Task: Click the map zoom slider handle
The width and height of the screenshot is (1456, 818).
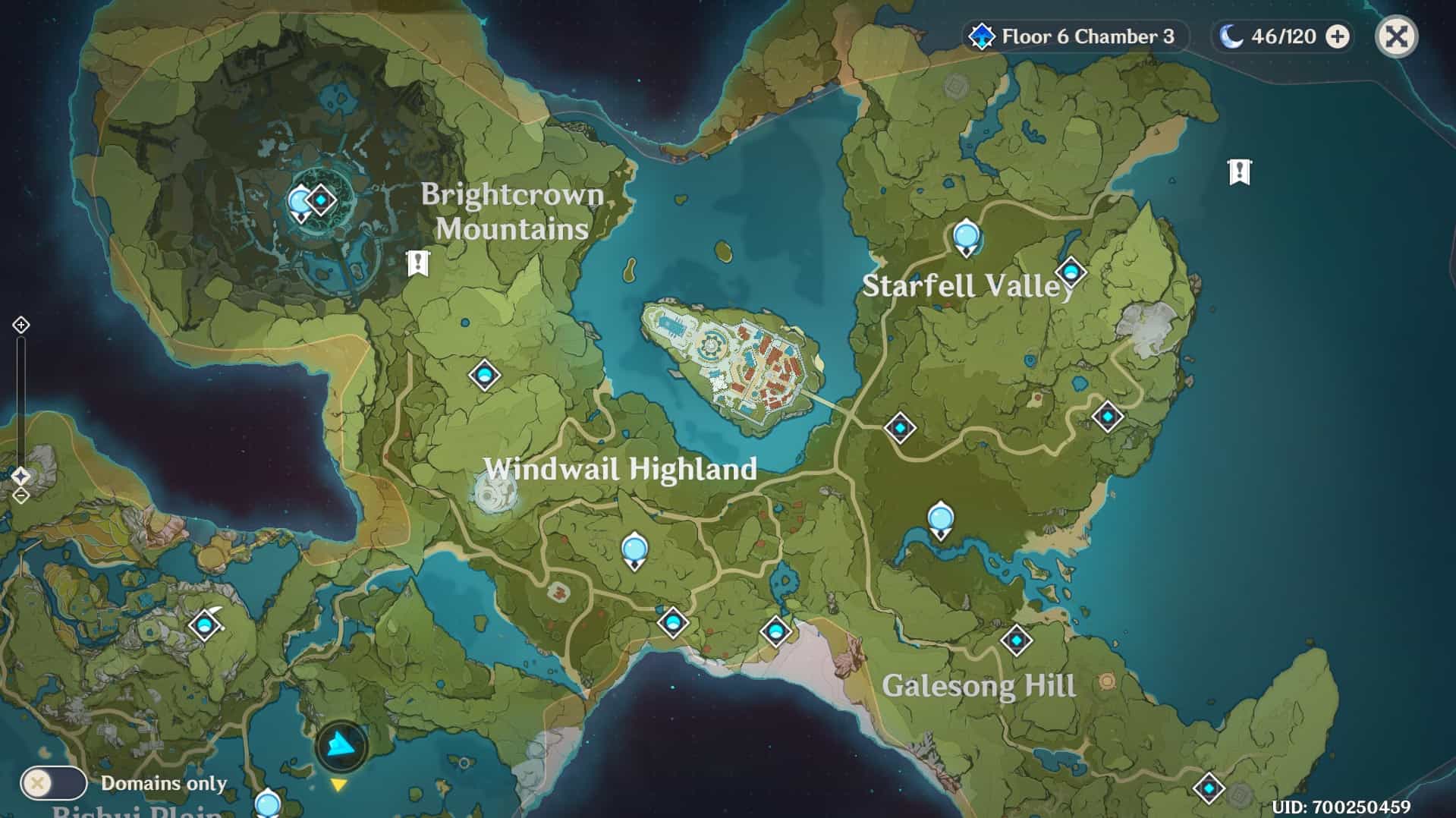Action: pos(20,476)
